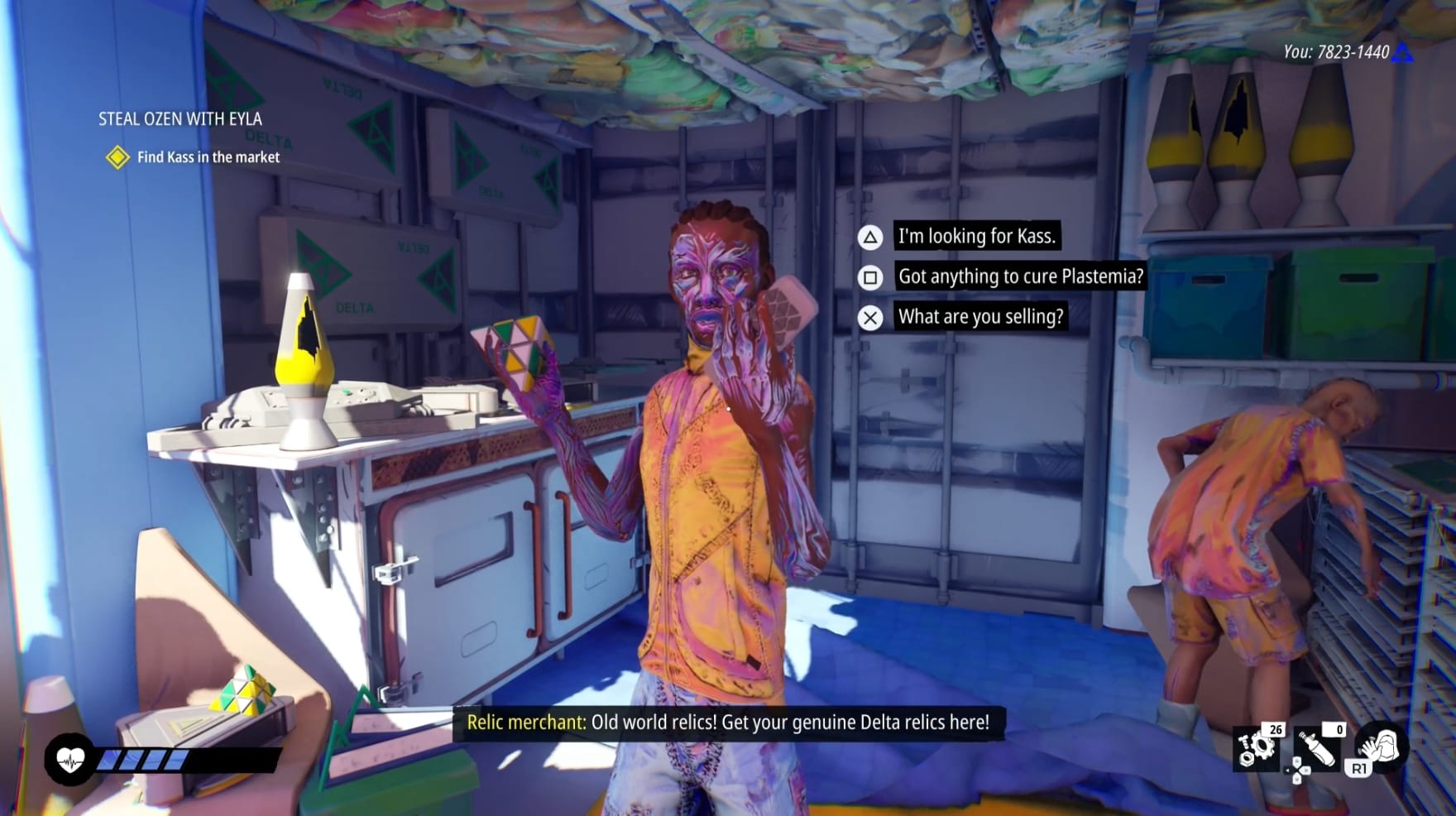Activate the hand-and-mask ability icon
This screenshot has height=816, width=1456.
(x=1381, y=746)
